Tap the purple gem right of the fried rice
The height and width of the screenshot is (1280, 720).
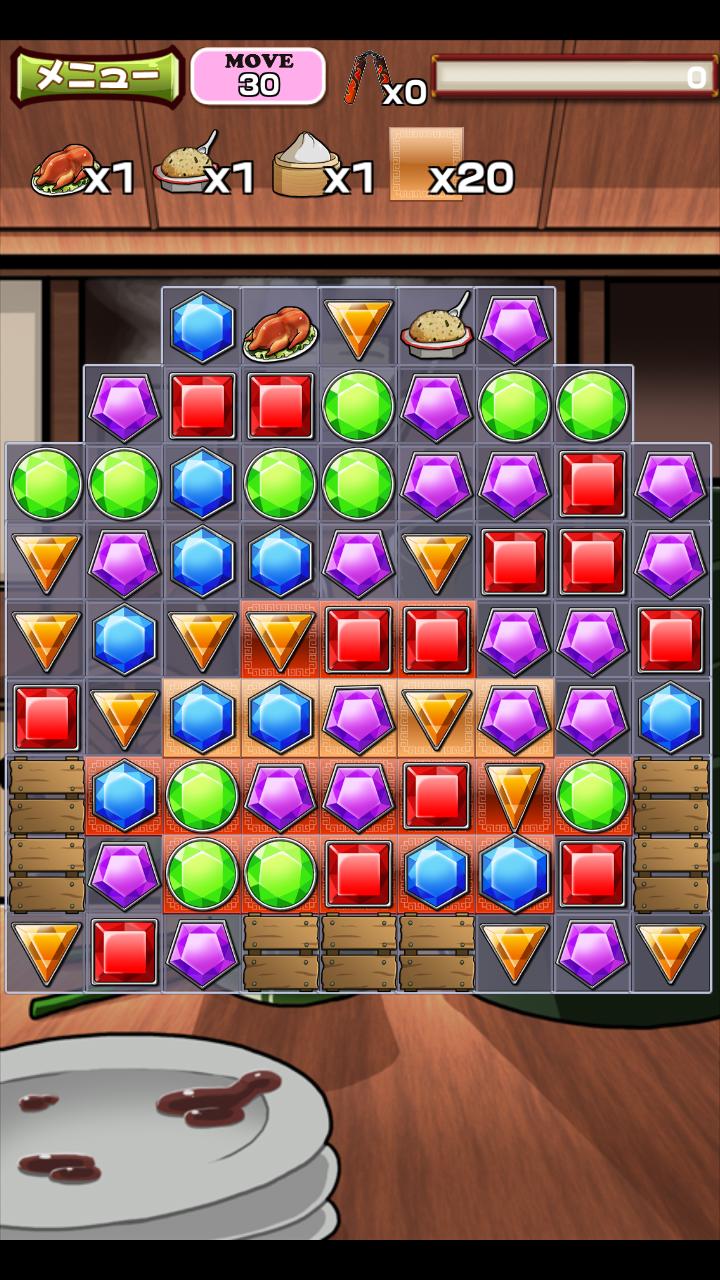click(x=514, y=327)
